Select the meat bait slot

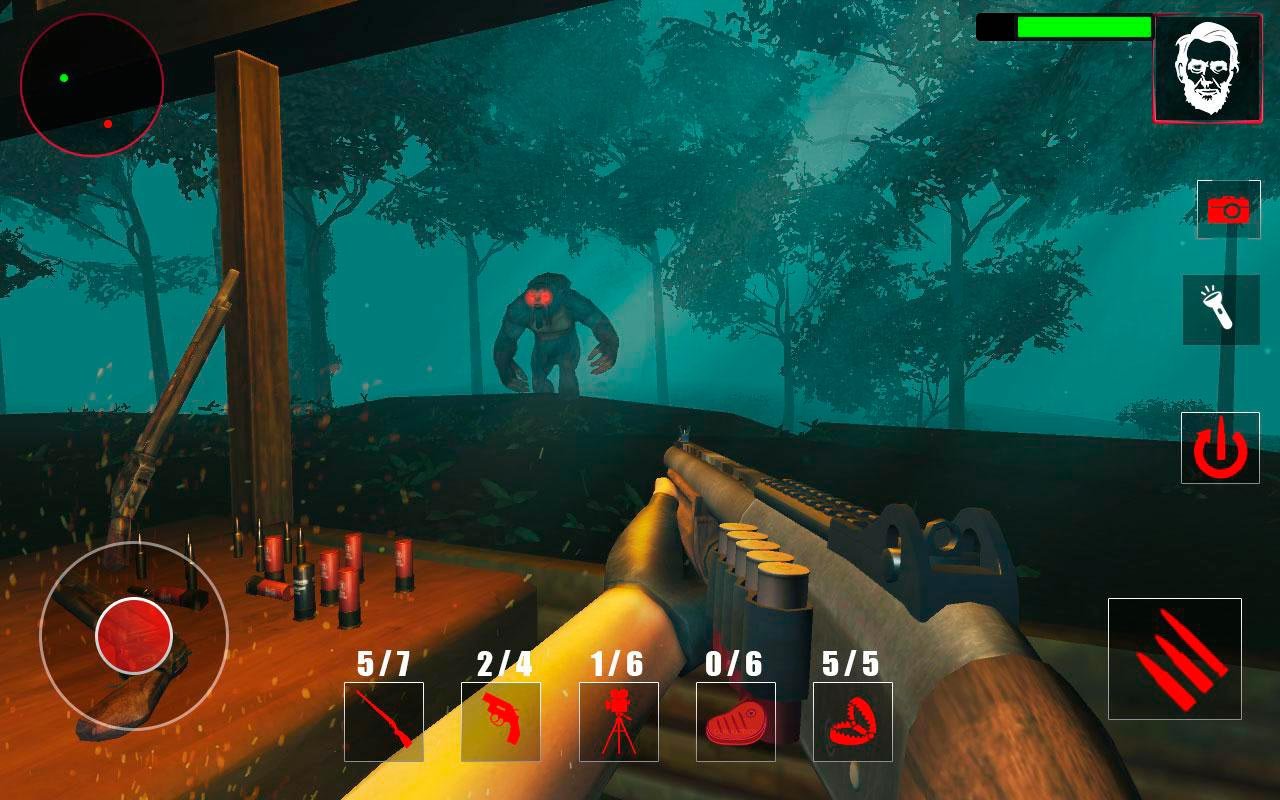coord(736,722)
